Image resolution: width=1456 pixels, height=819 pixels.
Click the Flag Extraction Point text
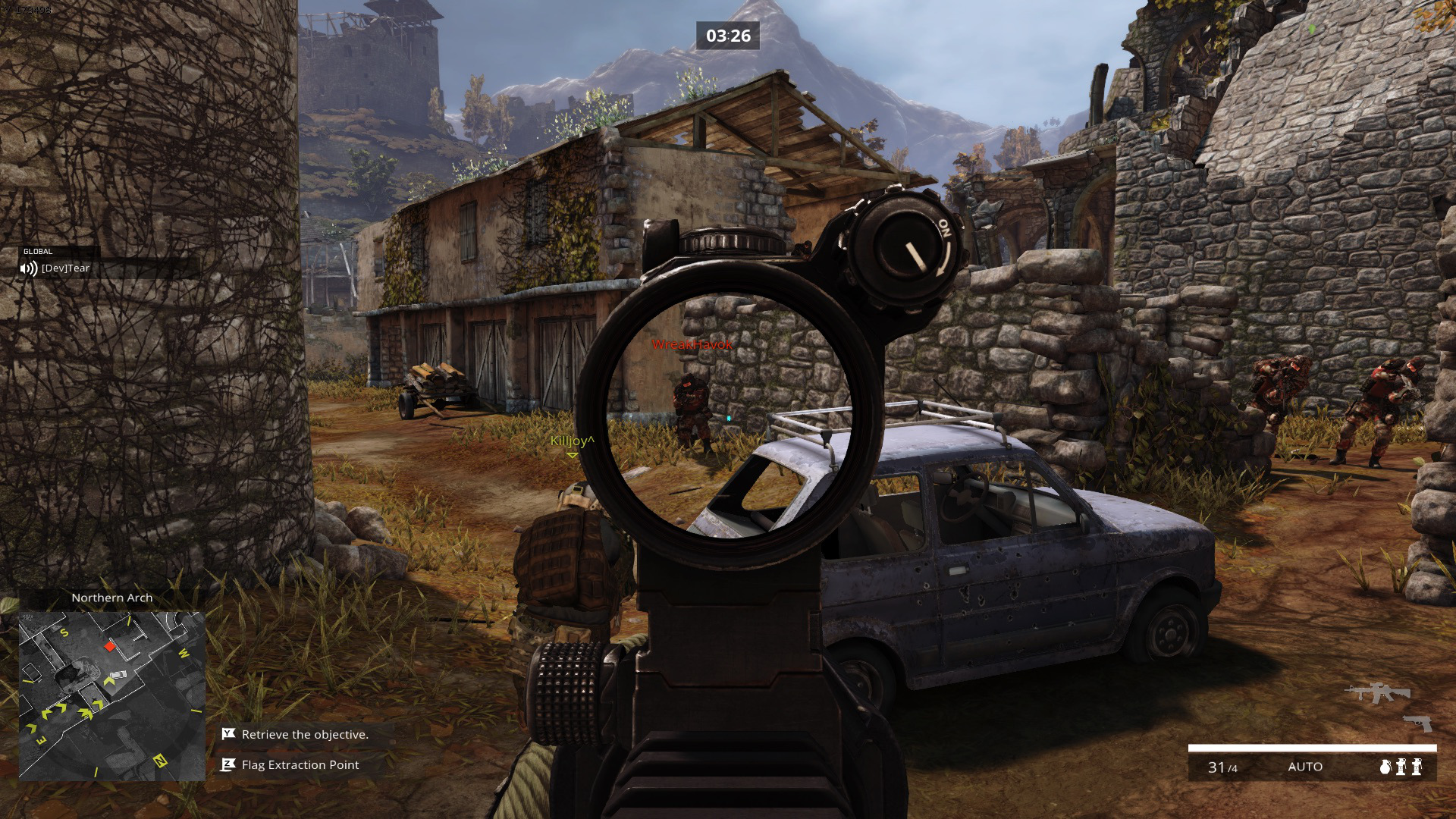click(299, 765)
